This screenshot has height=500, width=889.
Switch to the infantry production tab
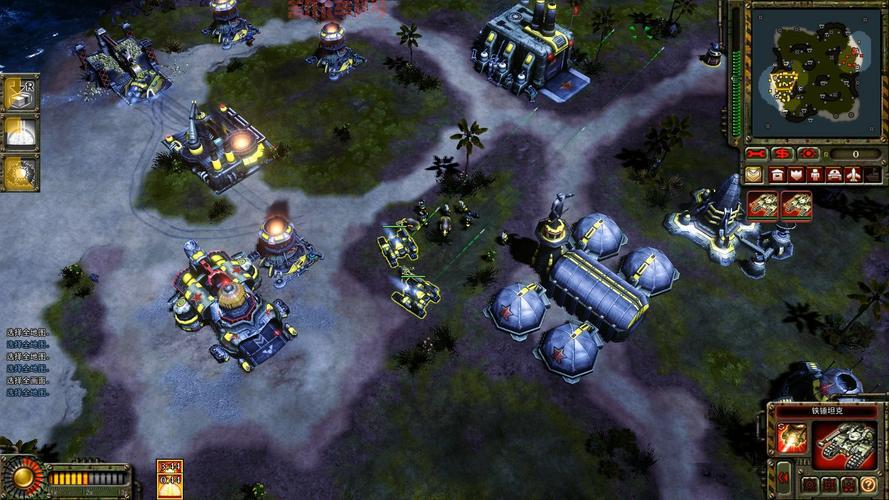tap(815, 175)
